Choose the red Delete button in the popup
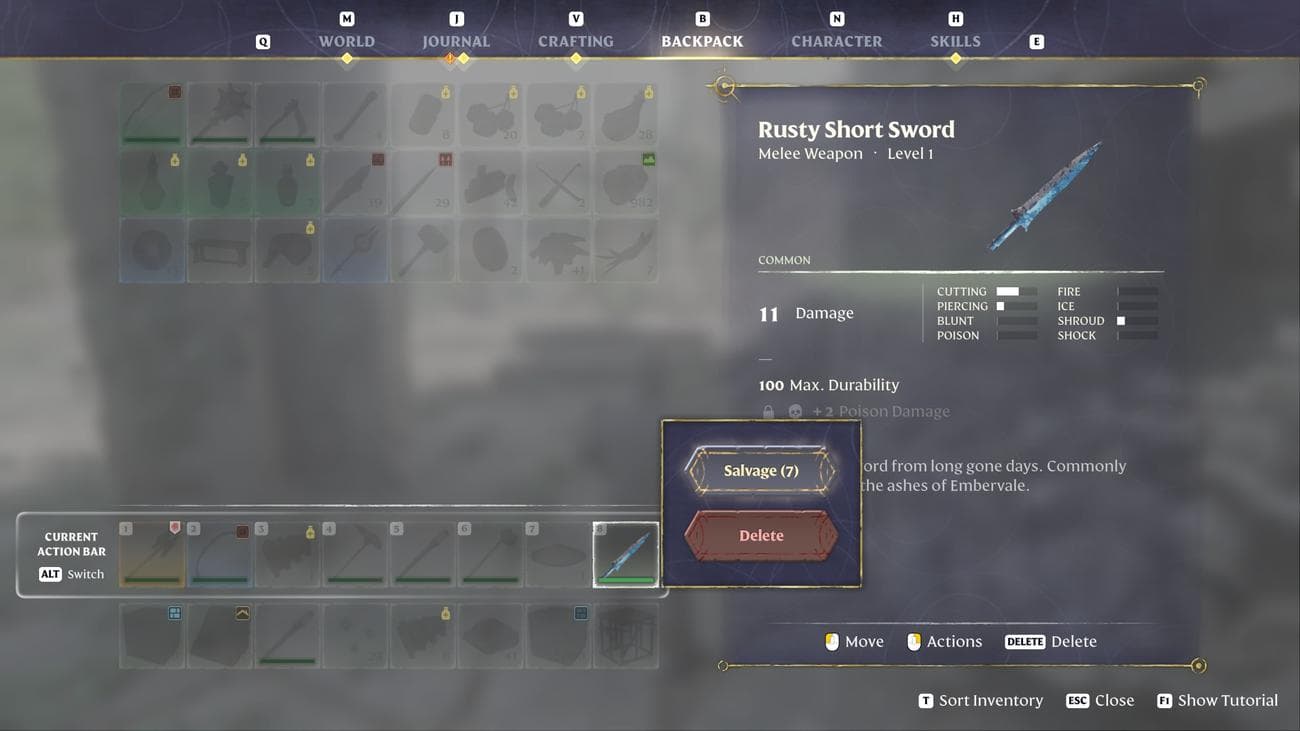 click(x=760, y=535)
